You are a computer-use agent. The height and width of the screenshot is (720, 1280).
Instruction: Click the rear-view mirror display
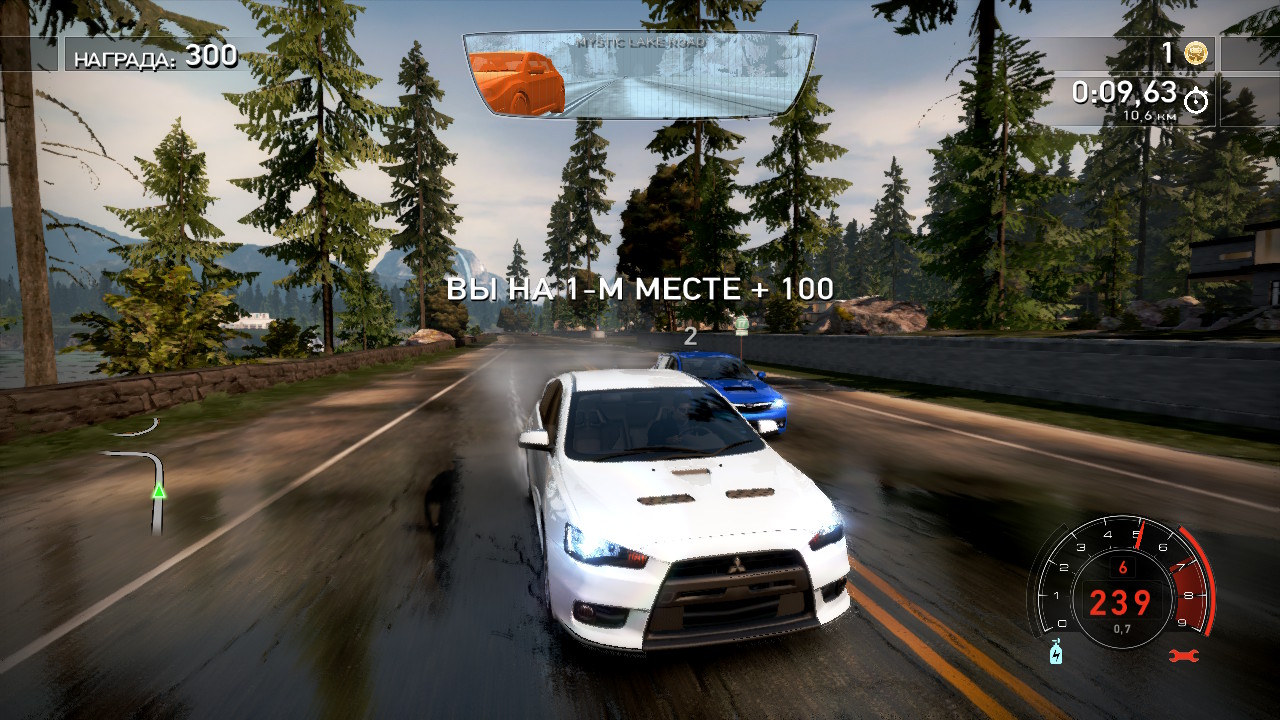[640, 75]
